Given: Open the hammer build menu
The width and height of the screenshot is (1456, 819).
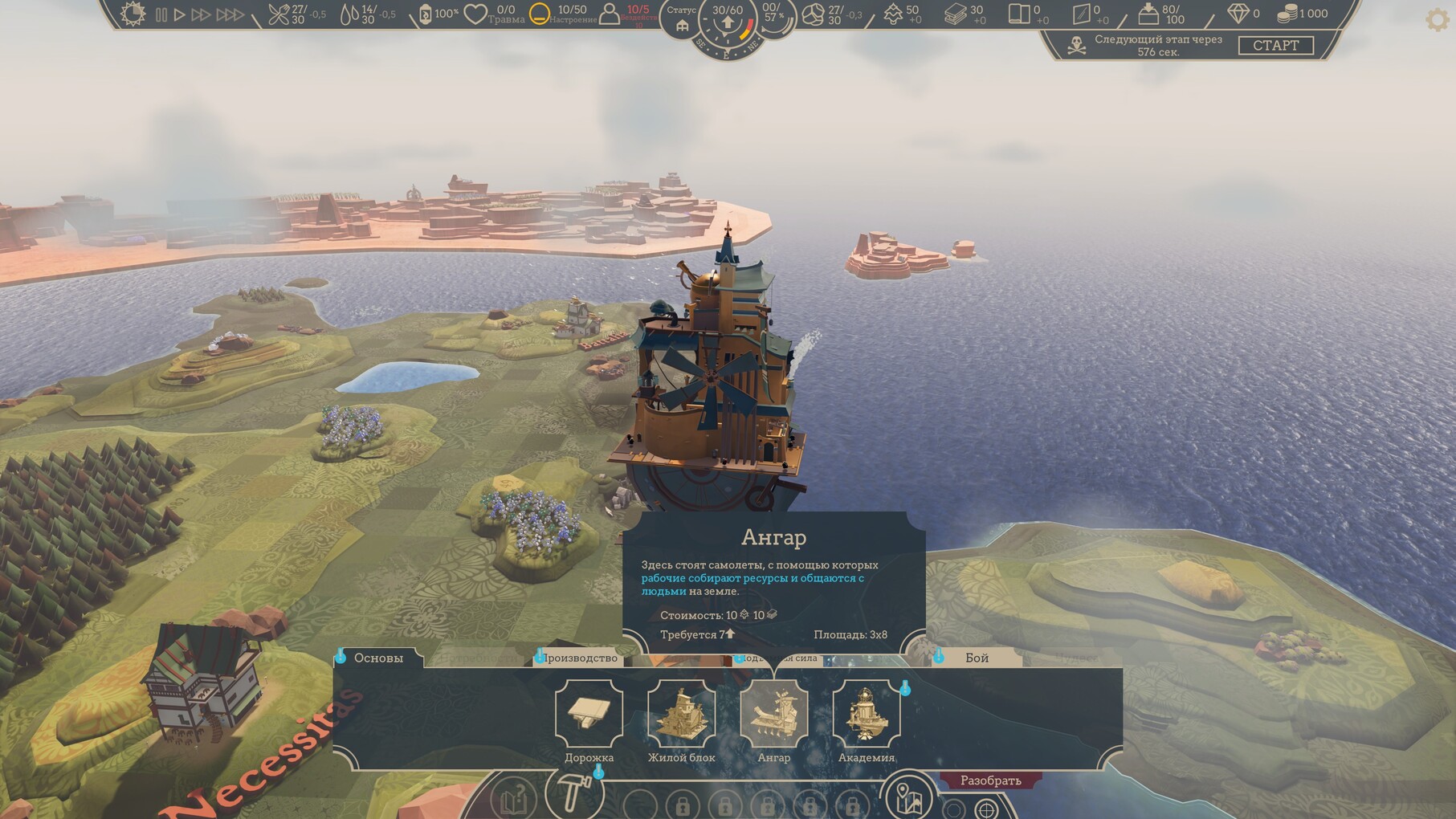Looking at the screenshot, I should click(x=573, y=793).
